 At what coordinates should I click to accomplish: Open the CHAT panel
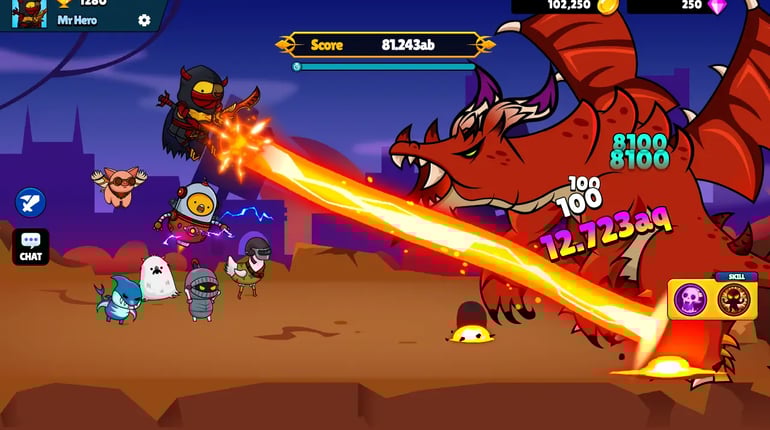30,247
